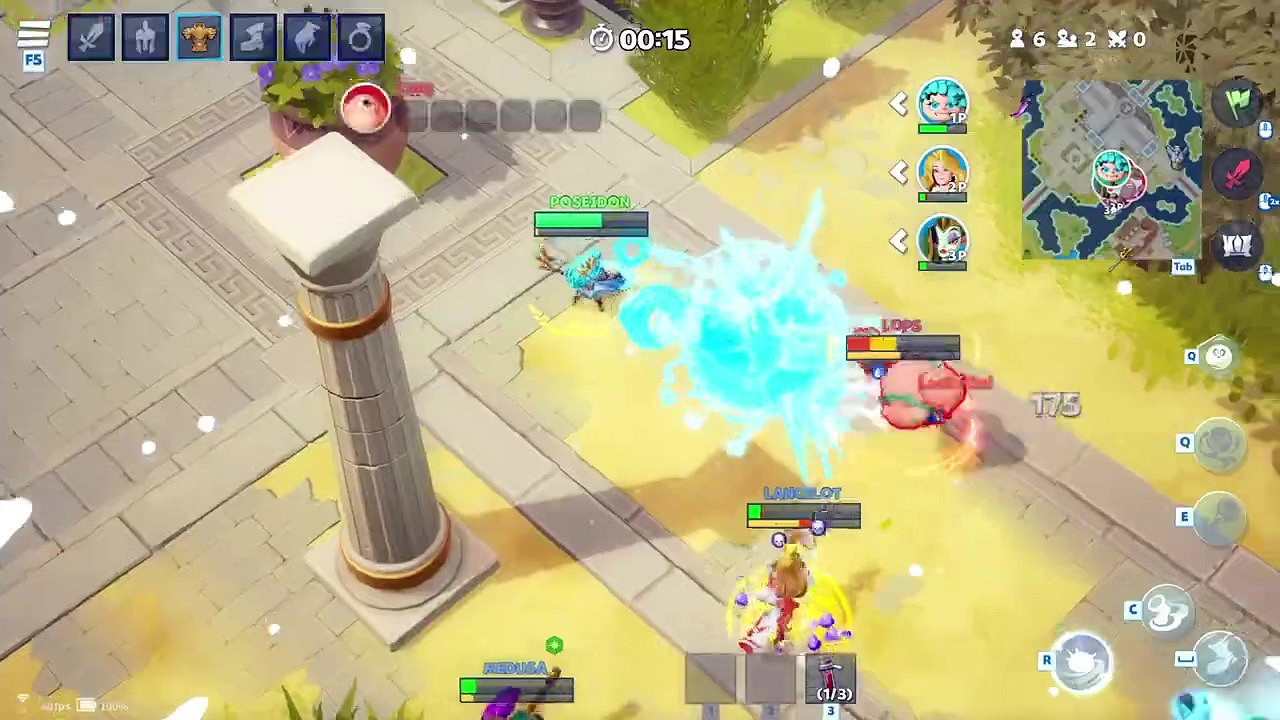
Task: Expand the chevron beside the 1P portrait
Action: click(897, 103)
